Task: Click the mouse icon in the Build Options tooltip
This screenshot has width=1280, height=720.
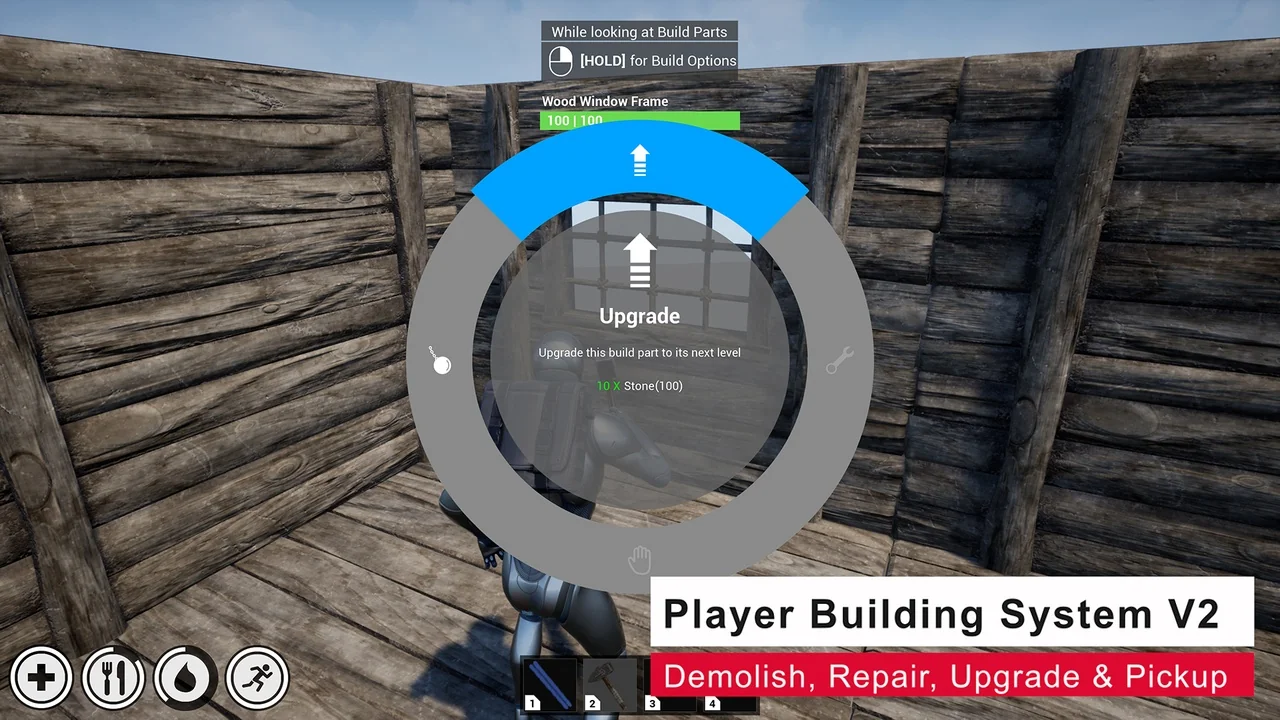Action: (559, 60)
